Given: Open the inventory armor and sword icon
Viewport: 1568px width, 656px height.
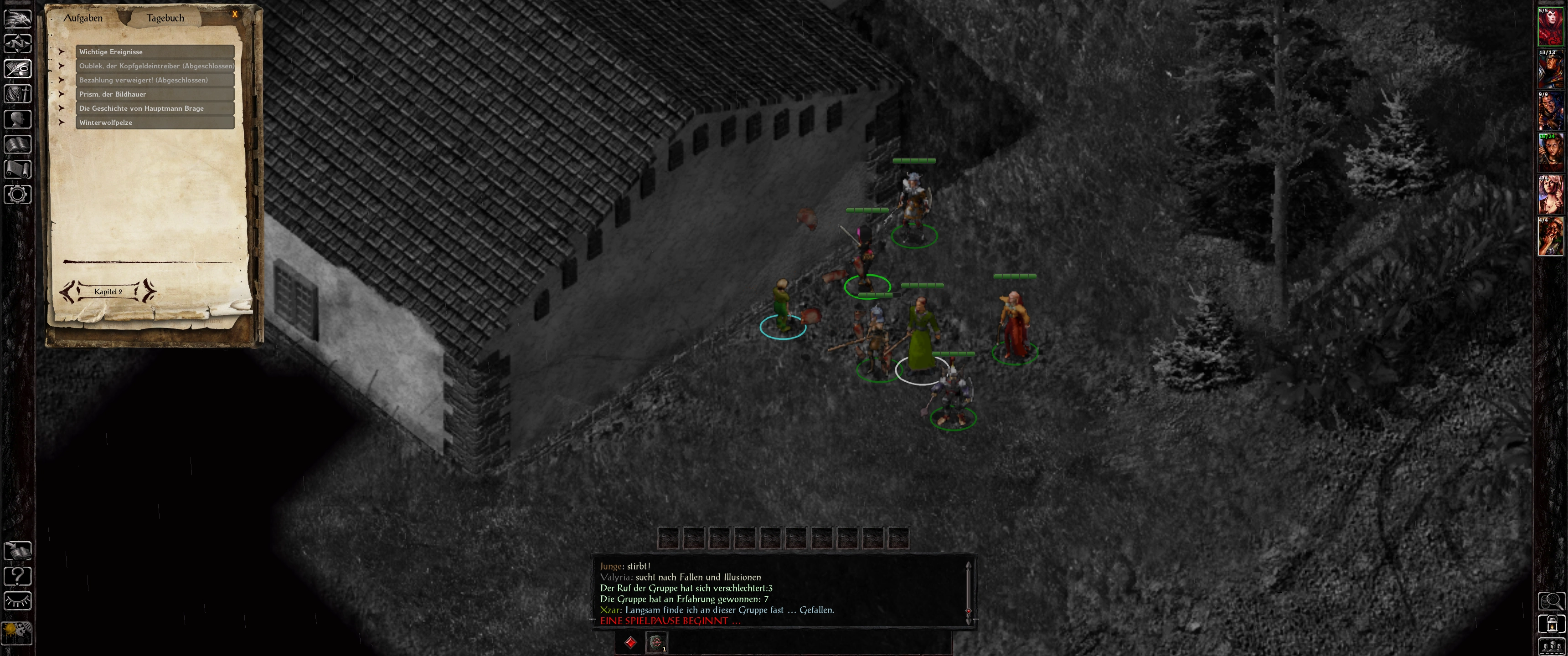Looking at the screenshot, I should (18, 94).
